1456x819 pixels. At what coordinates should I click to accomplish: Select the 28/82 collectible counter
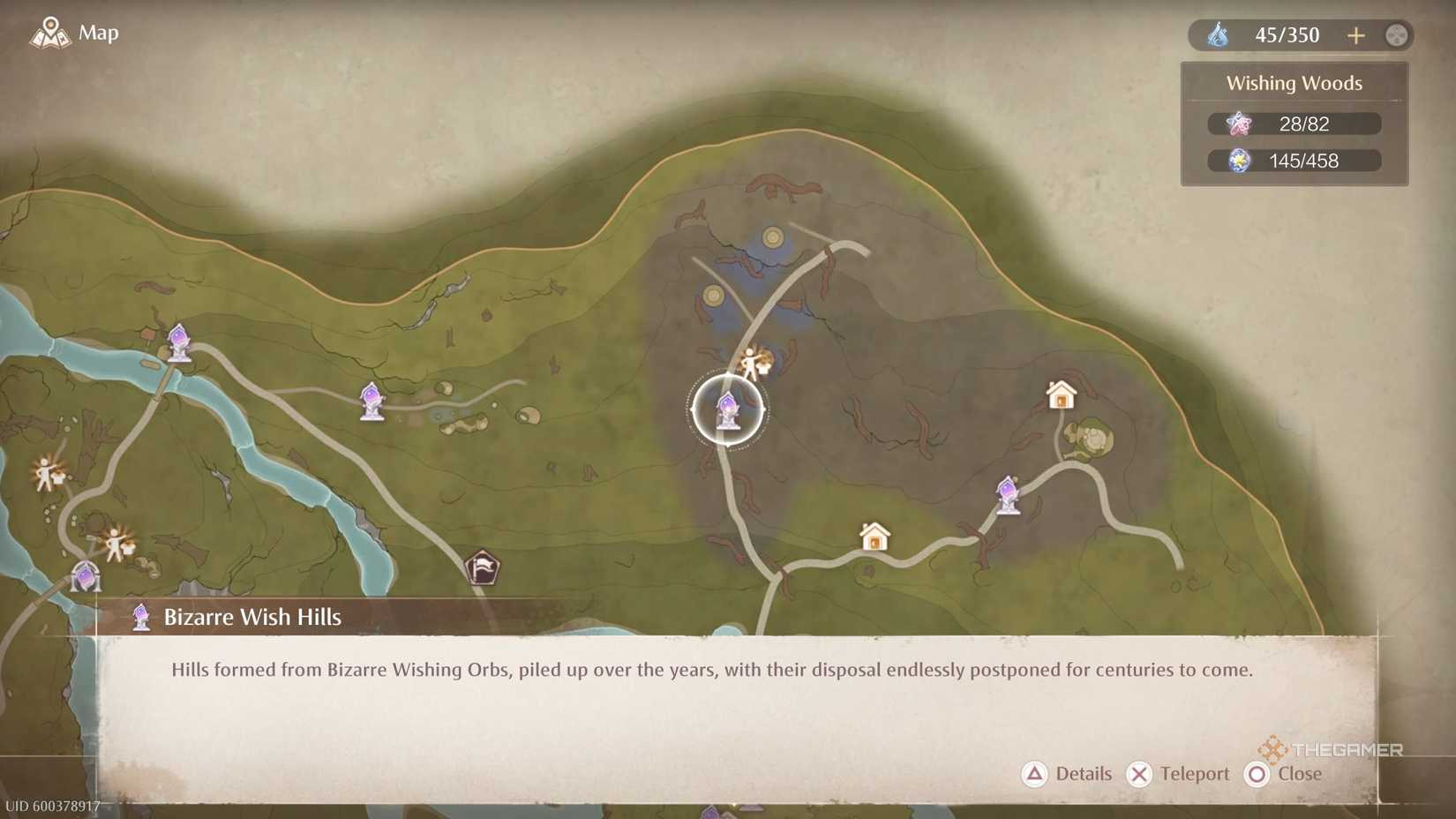coord(1294,124)
